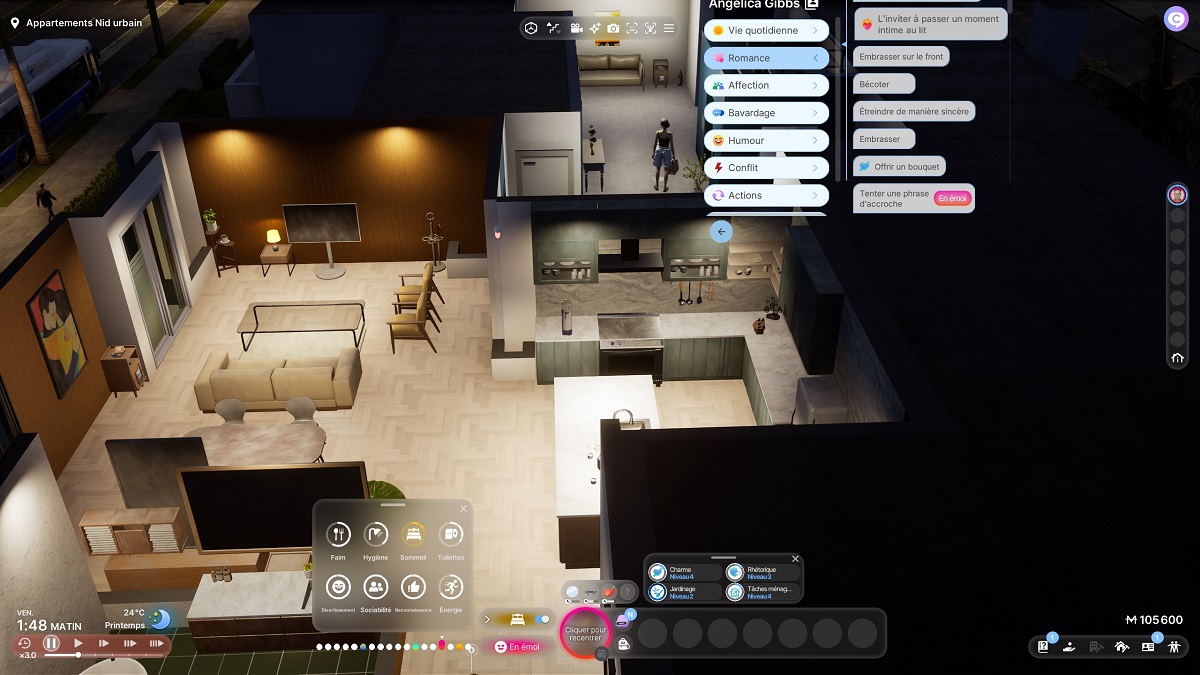Choose 'Embrasser sur le front' romance option

pos(901,57)
